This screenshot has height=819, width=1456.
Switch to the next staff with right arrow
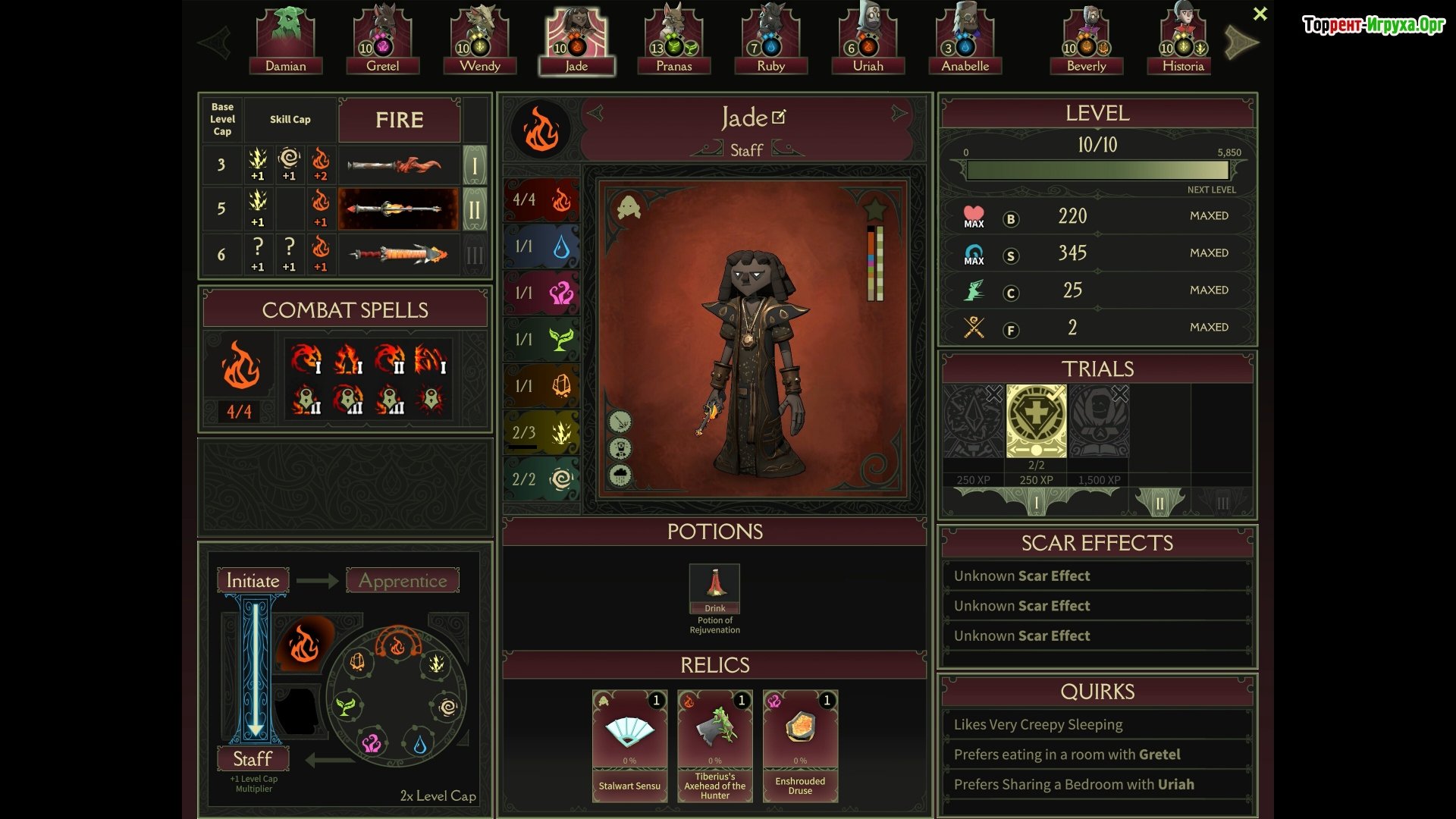point(899,115)
